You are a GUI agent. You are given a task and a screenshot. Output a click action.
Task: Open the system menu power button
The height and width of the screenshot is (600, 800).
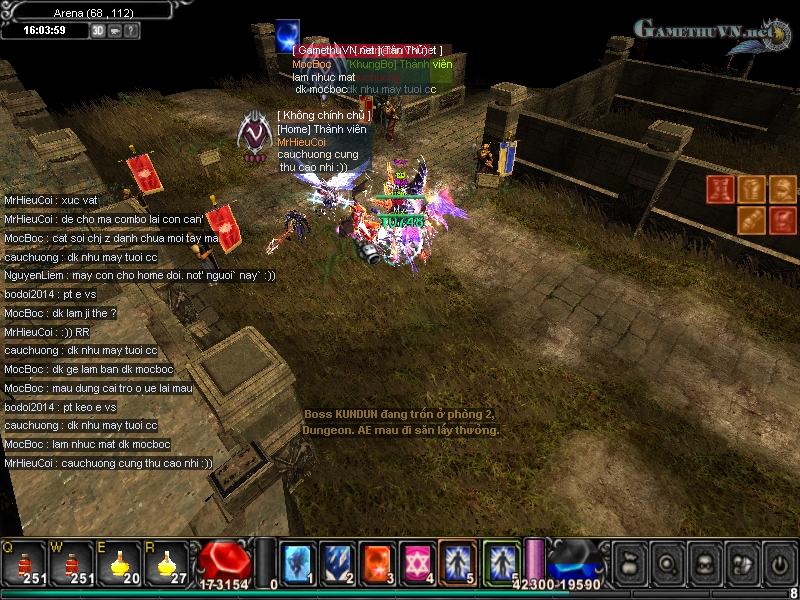pyautogui.click(x=778, y=563)
